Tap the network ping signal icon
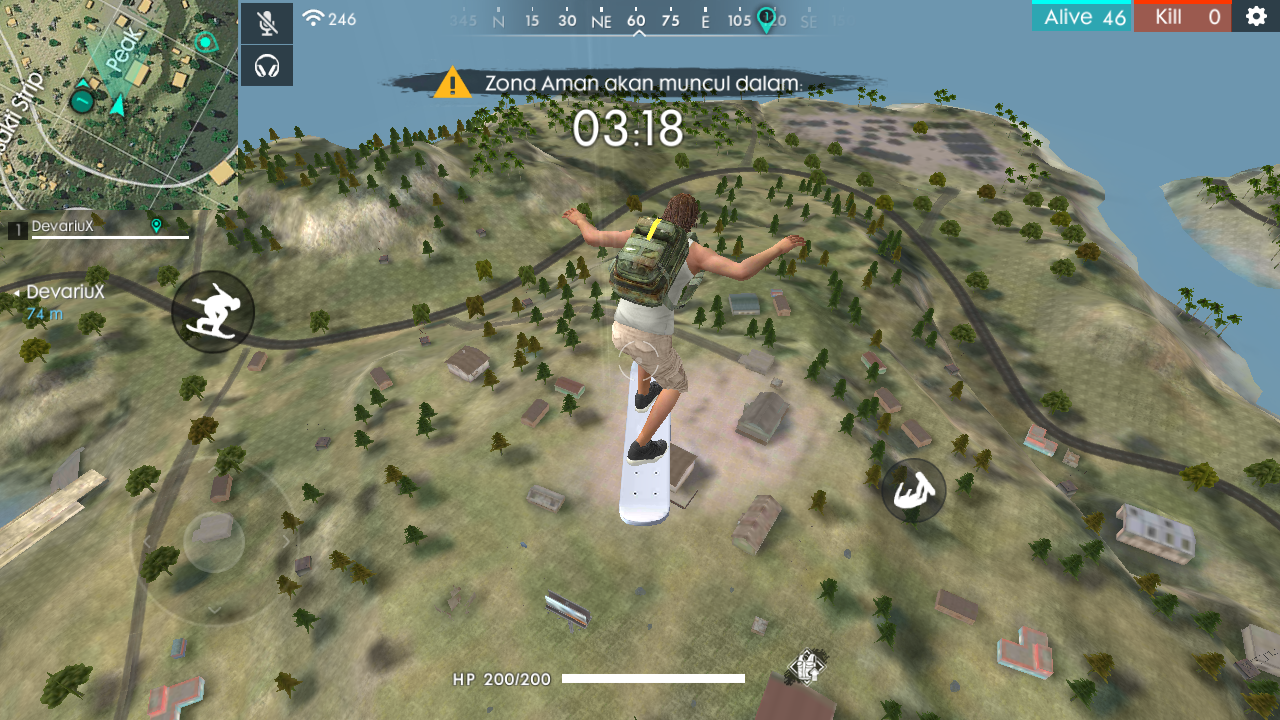Screen dimensions: 1280x720 pyautogui.click(x=315, y=17)
